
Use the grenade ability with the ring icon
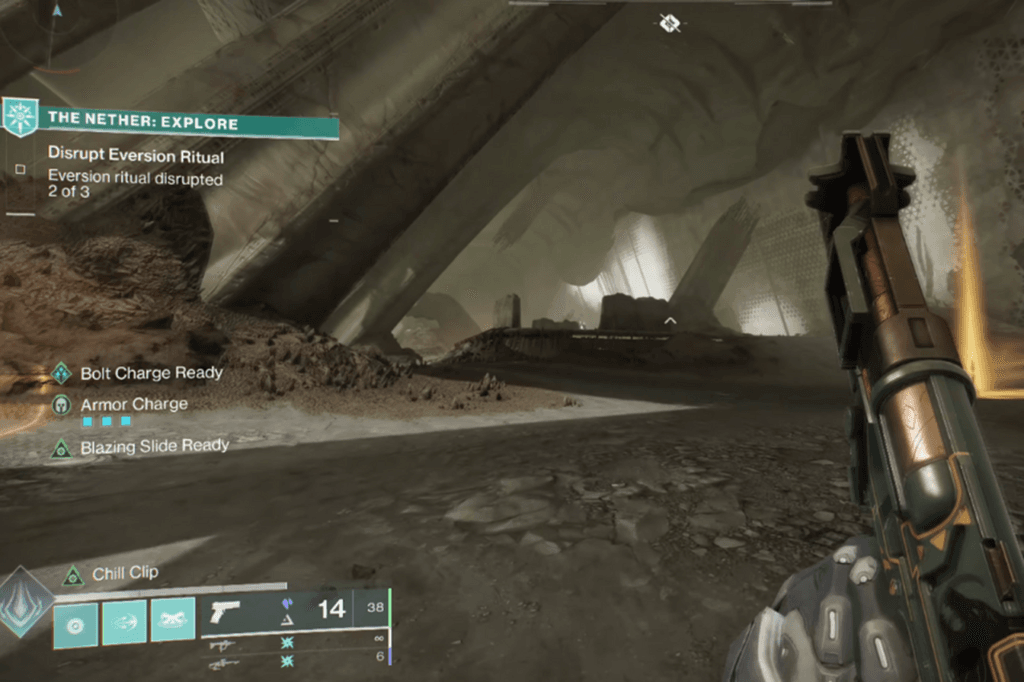pos(75,623)
